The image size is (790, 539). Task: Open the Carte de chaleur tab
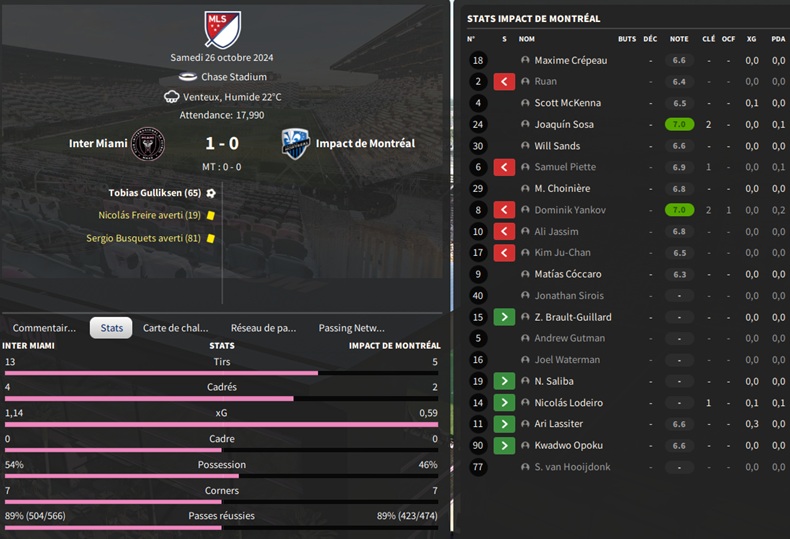pos(175,327)
